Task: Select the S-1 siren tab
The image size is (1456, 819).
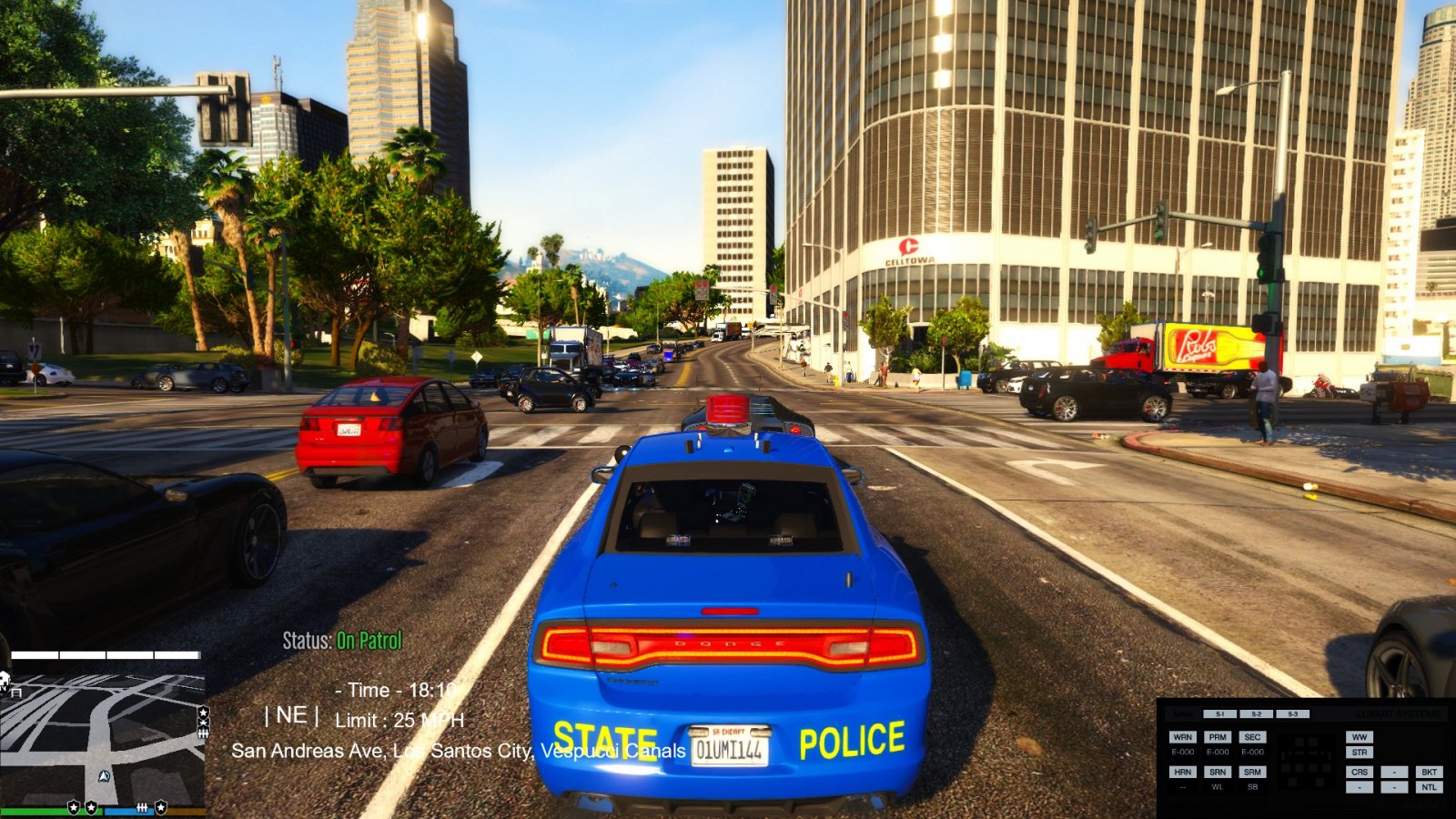Action: (1219, 714)
